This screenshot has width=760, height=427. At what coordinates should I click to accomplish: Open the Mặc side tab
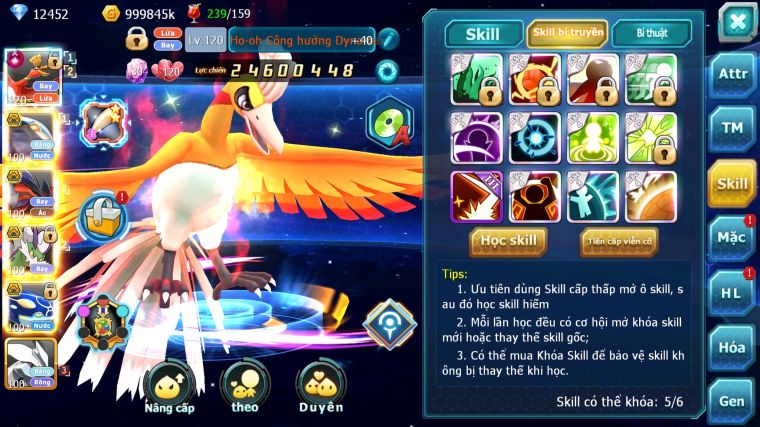click(x=732, y=238)
